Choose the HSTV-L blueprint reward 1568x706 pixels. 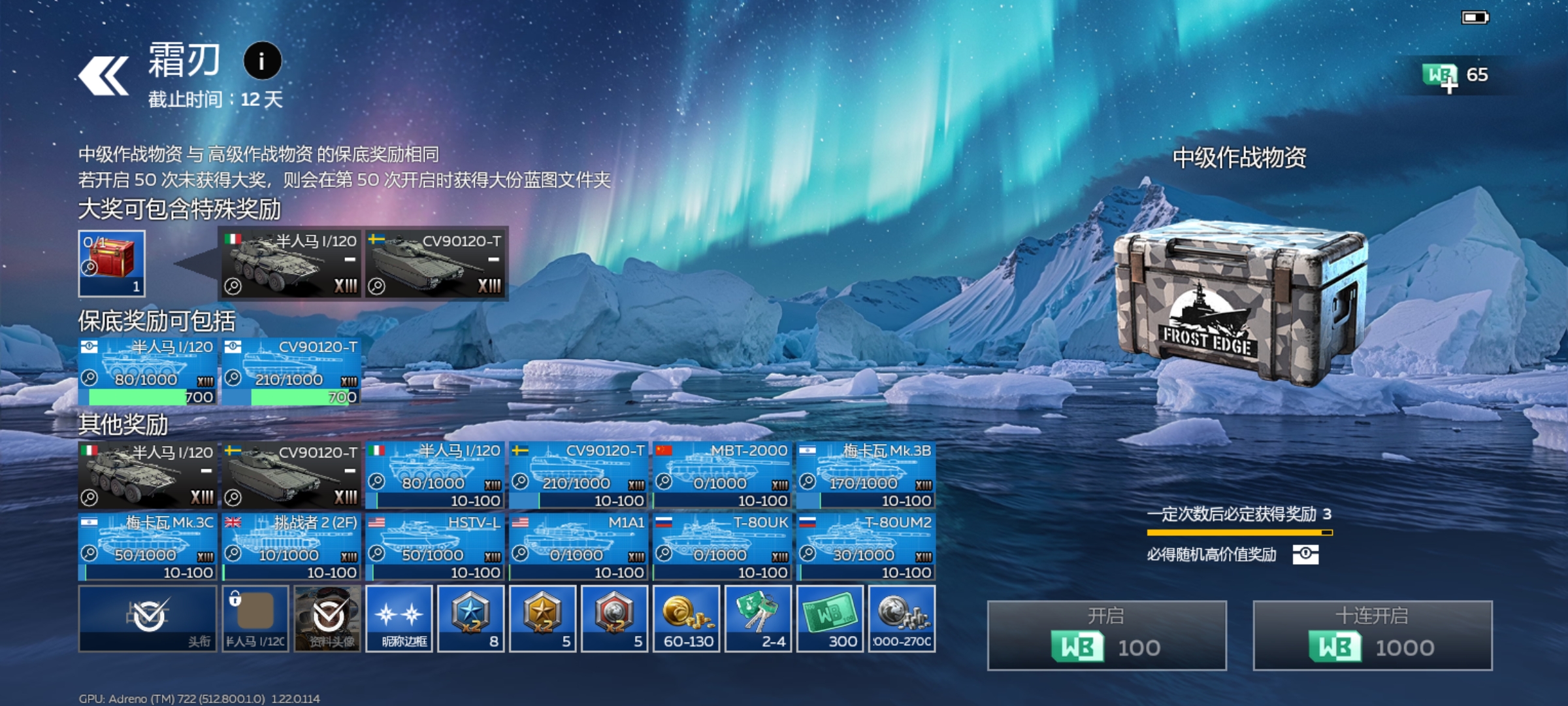(x=435, y=547)
